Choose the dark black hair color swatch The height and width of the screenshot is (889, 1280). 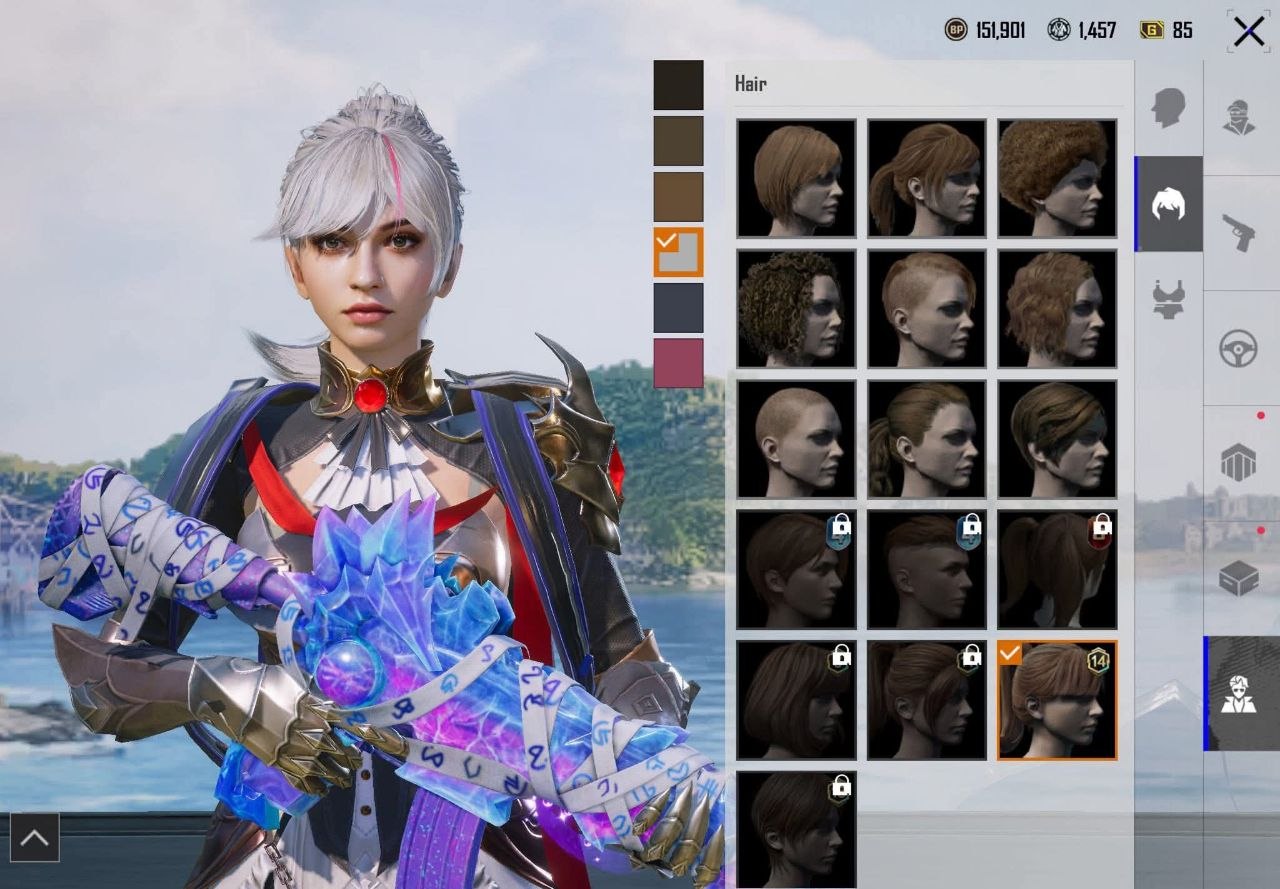tap(678, 85)
